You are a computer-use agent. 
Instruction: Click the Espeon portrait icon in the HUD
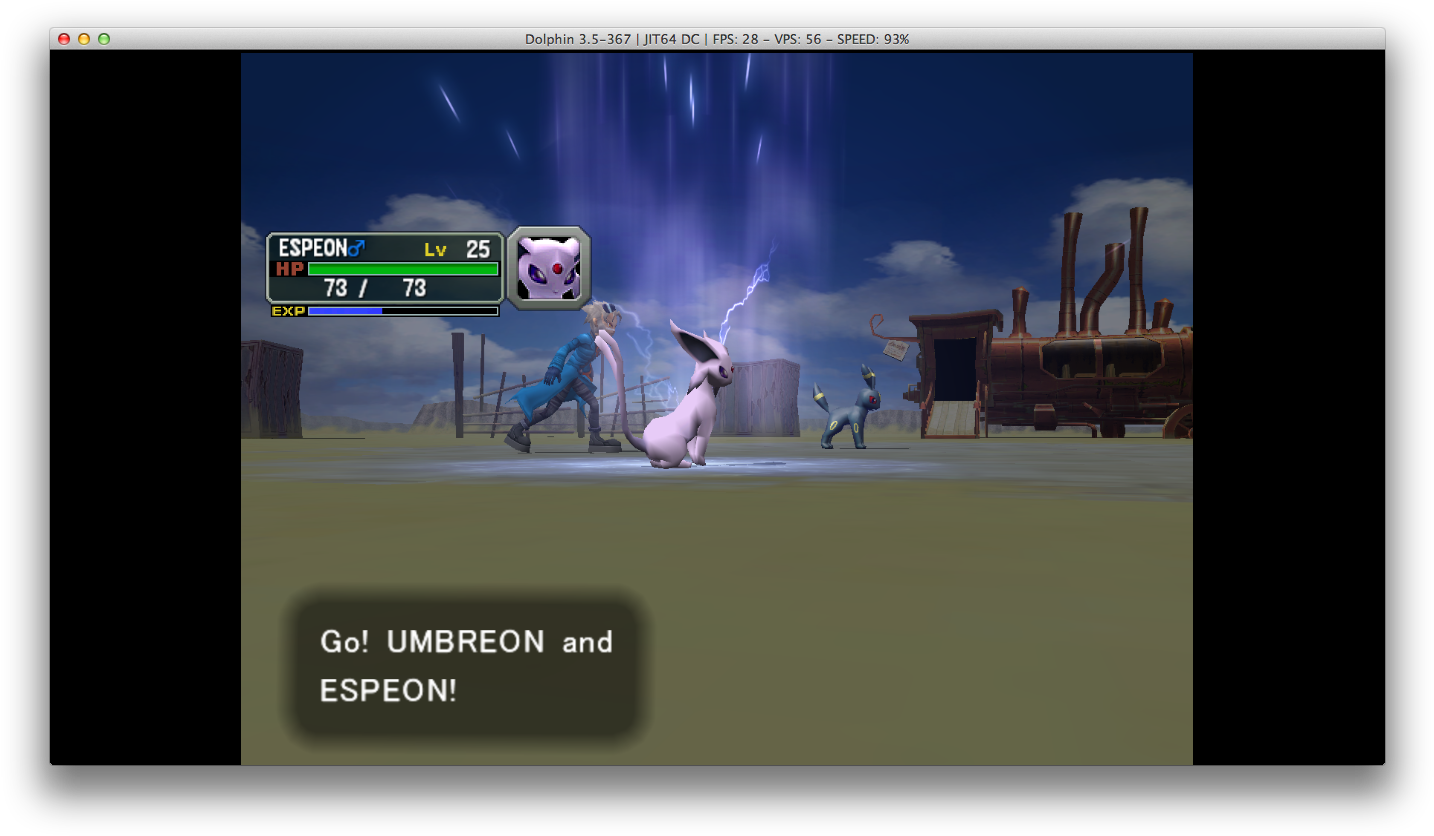[549, 267]
